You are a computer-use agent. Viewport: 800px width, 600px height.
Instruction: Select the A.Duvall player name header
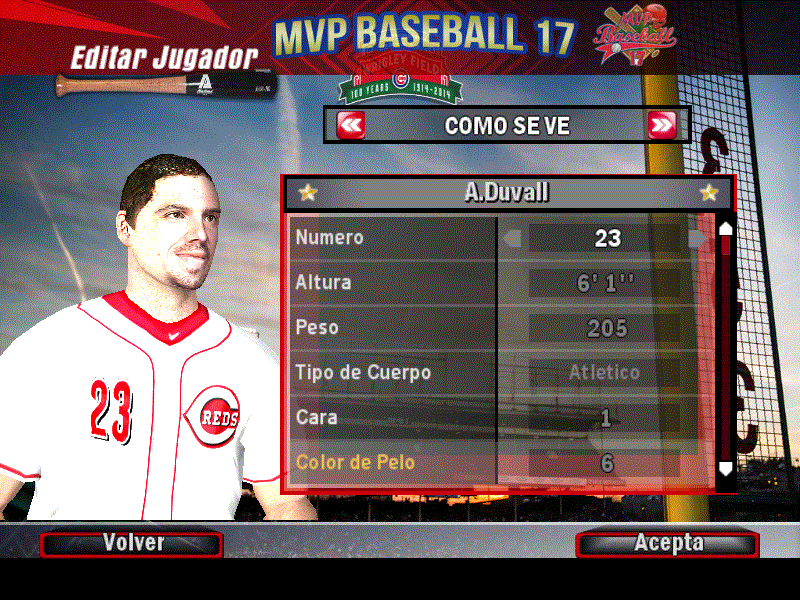tap(508, 193)
